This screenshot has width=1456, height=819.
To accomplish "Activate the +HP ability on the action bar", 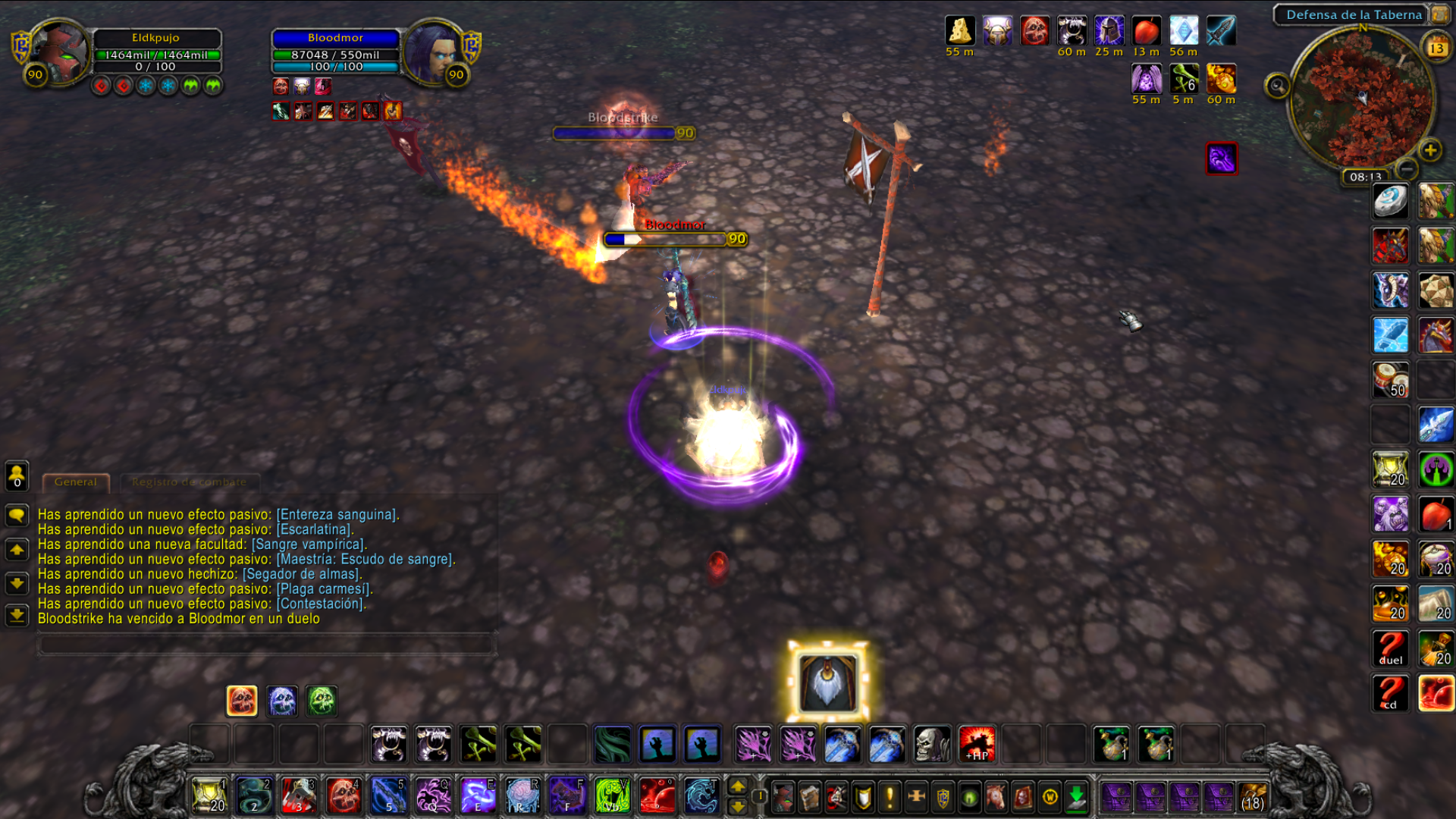I will [x=977, y=744].
